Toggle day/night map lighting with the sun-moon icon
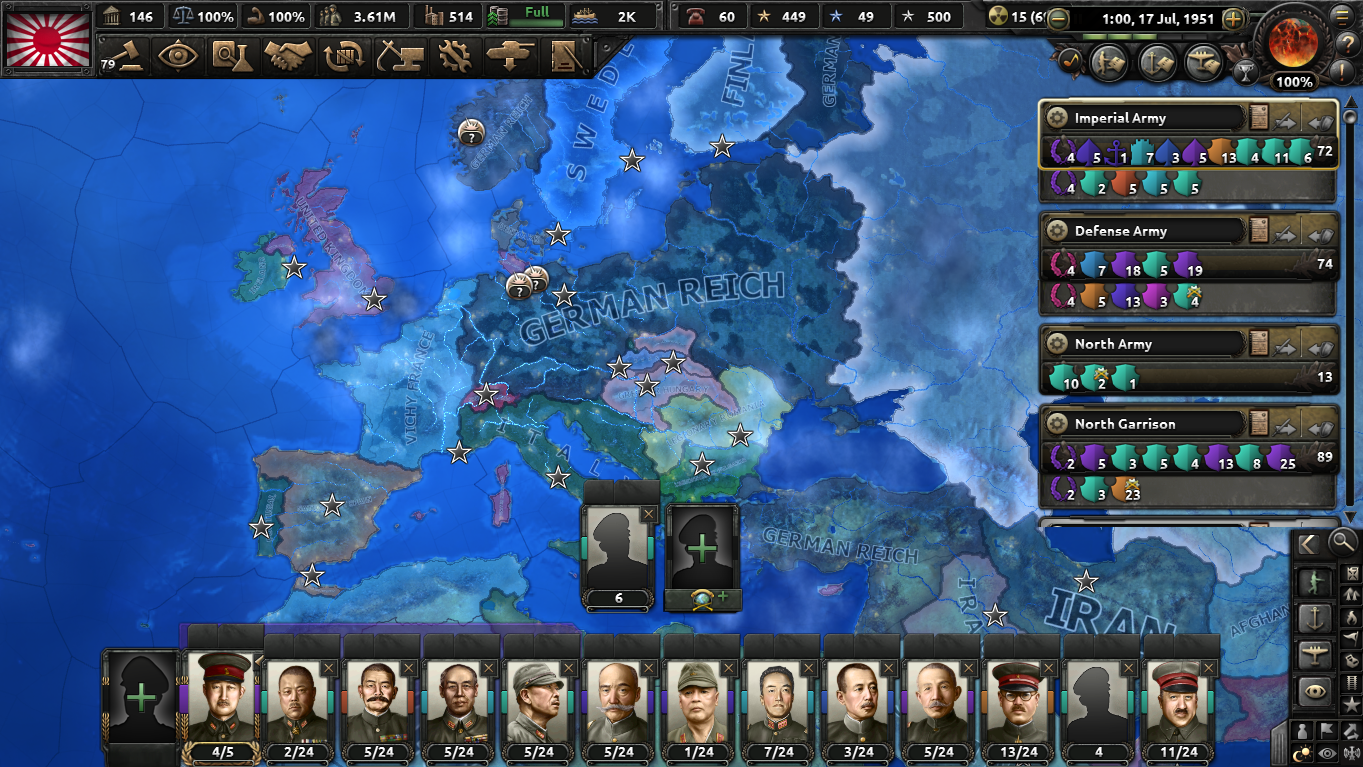The image size is (1363, 767). coord(1301,752)
